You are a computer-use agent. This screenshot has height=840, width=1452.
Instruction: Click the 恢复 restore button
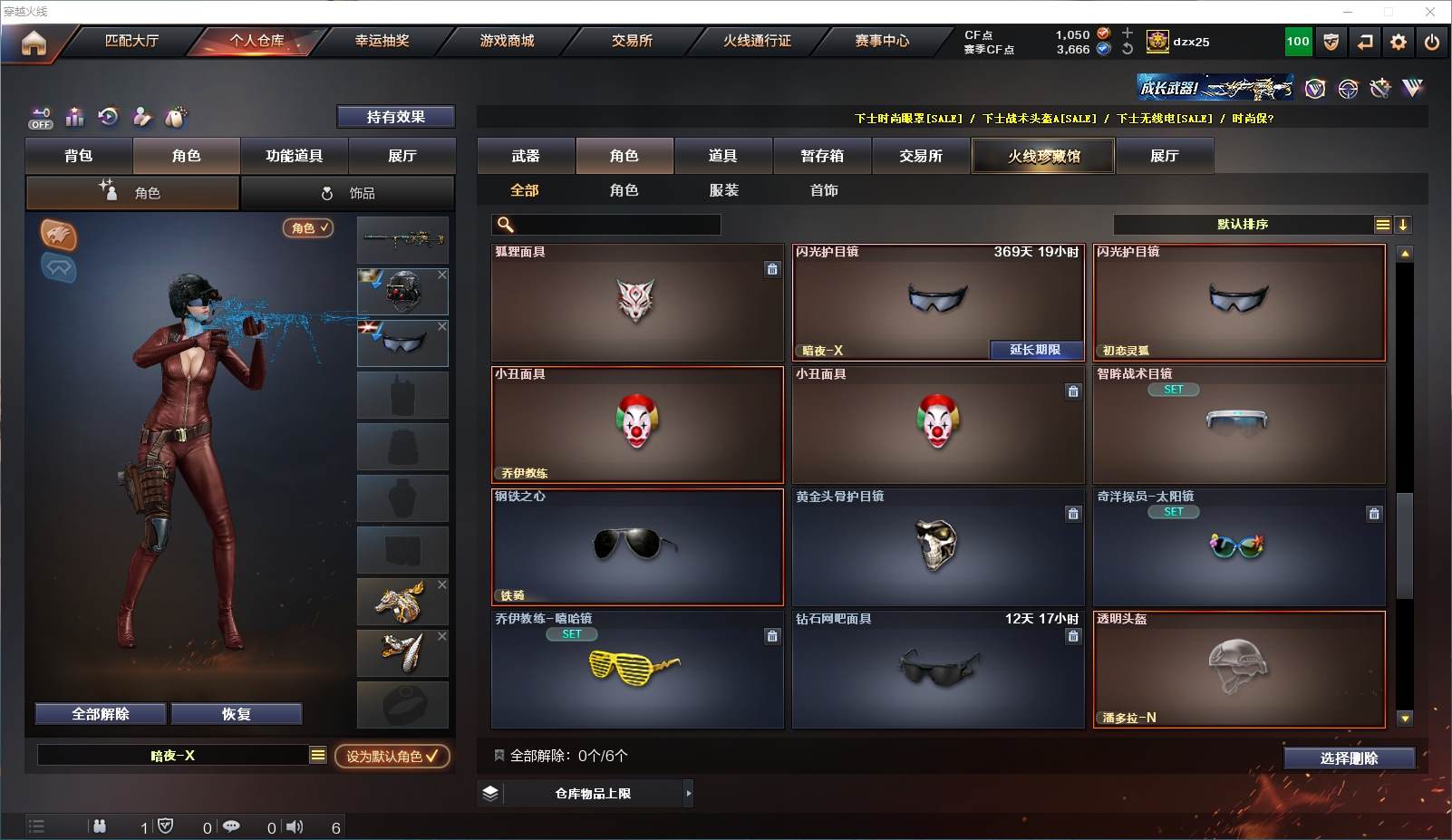click(x=236, y=714)
